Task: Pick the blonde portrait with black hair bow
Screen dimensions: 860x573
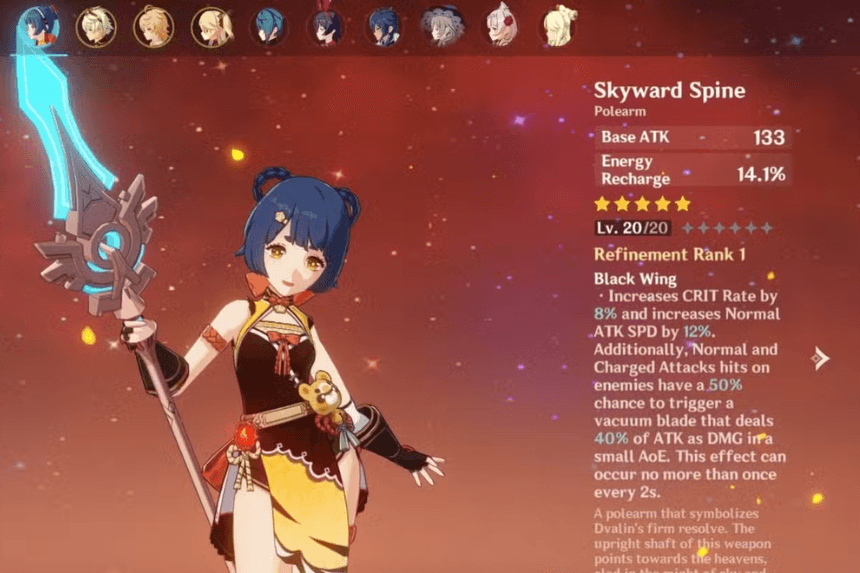Action: [212, 26]
